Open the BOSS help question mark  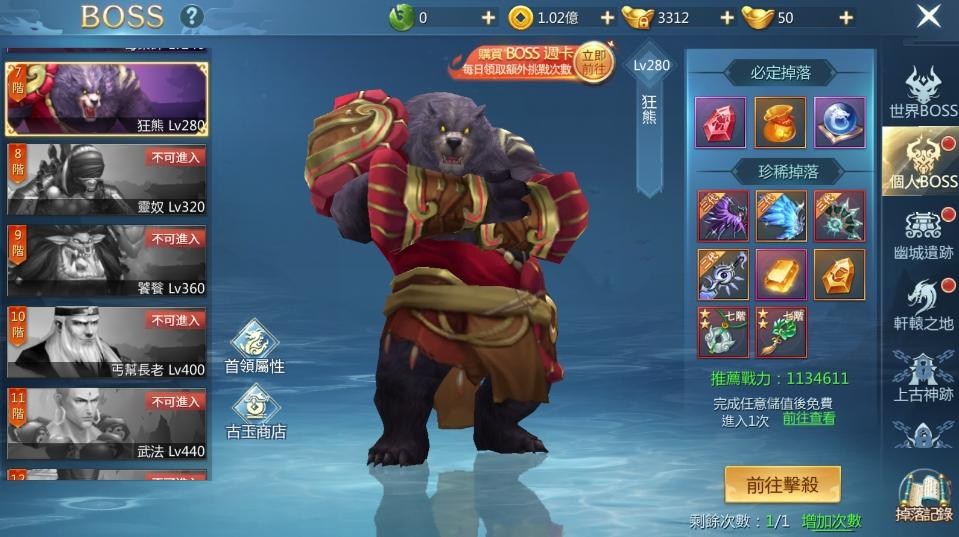tap(191, 17)
